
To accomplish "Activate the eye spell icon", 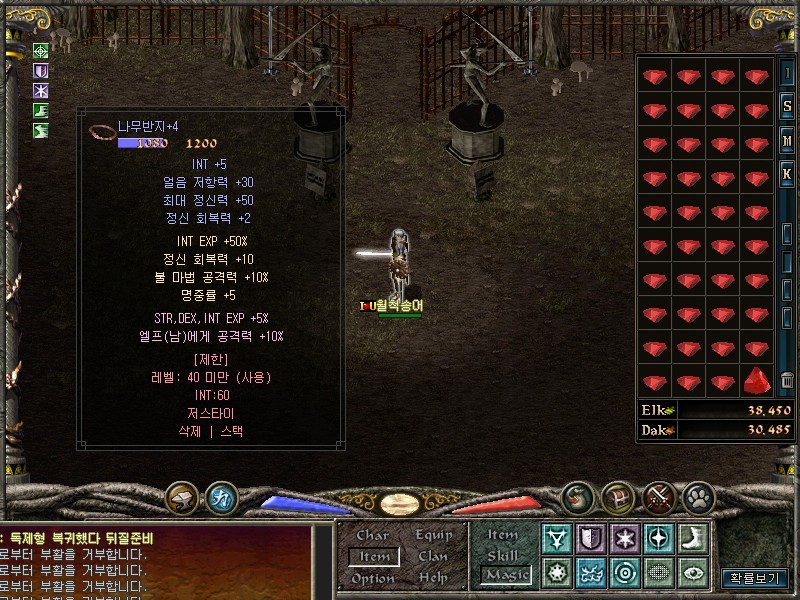I will tap(692, 573).
